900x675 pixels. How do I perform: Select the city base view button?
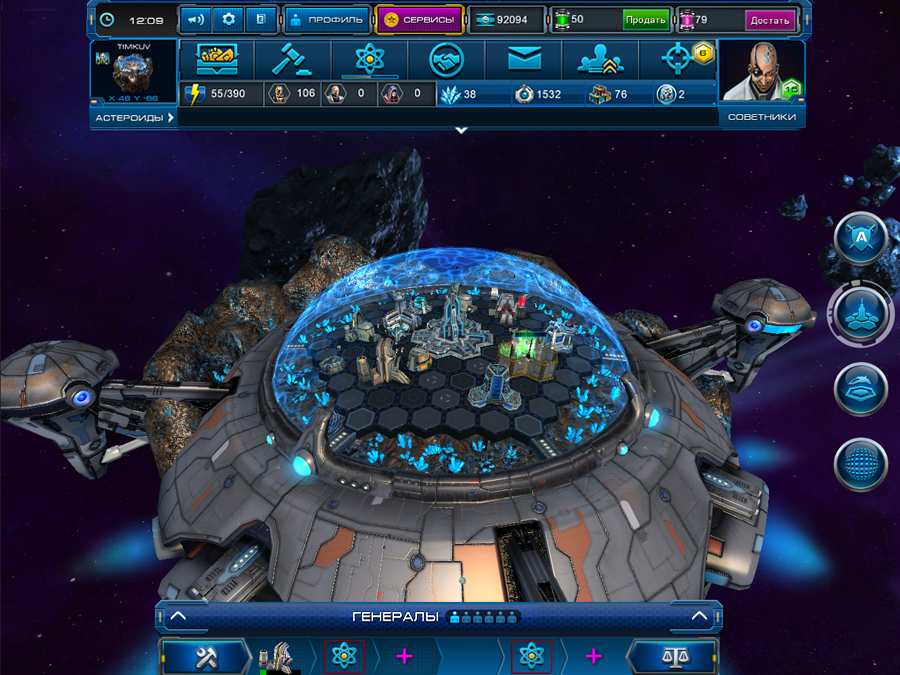861,313
